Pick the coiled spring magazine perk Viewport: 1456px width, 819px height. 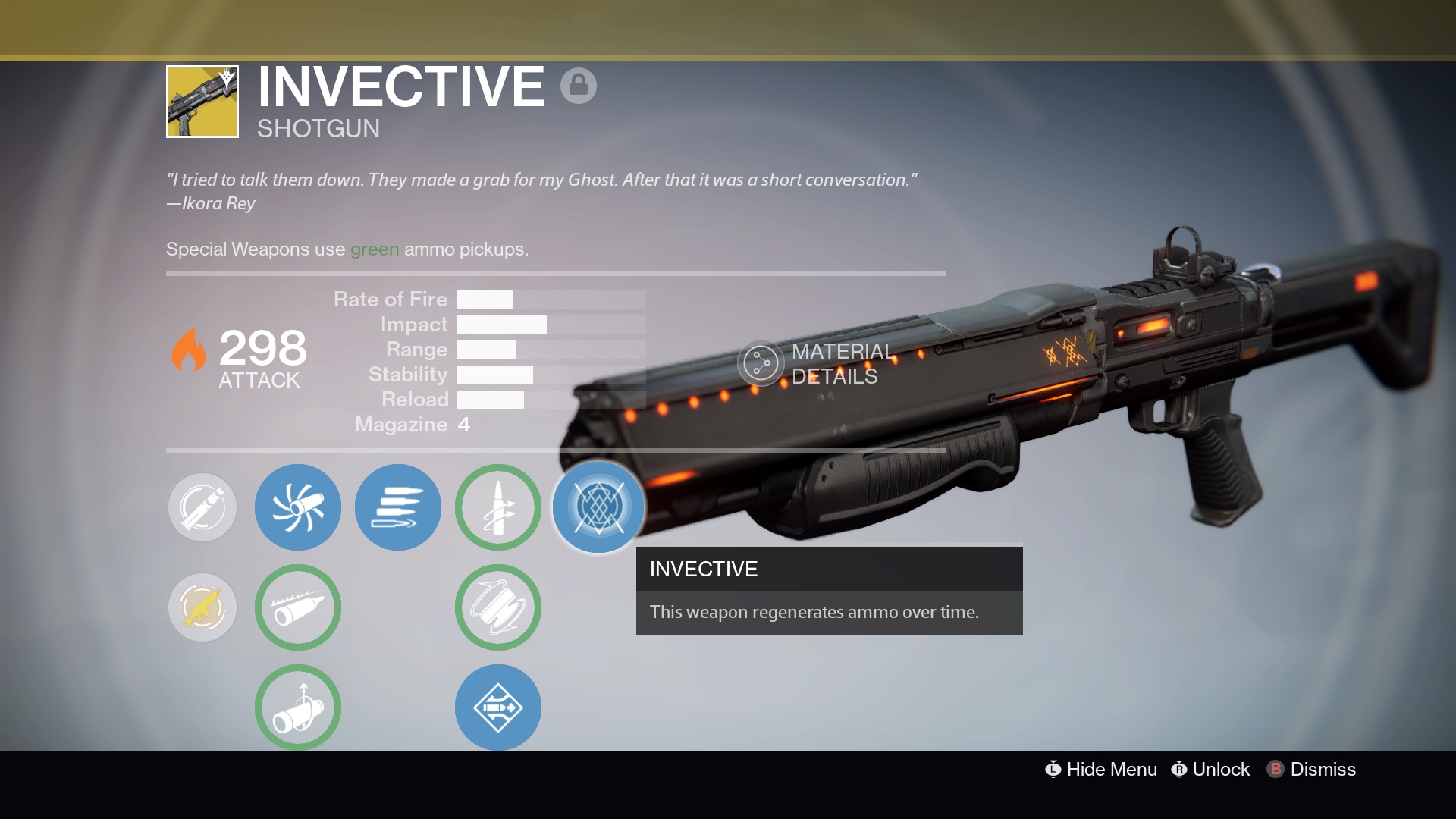pos(498,607)
